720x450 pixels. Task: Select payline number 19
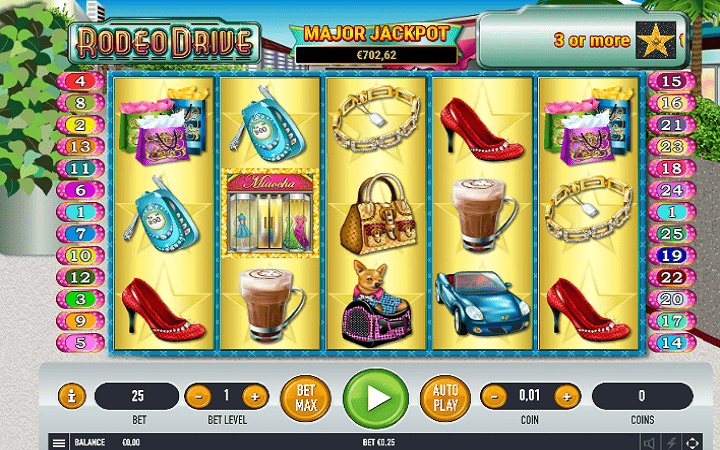point(672,255)
